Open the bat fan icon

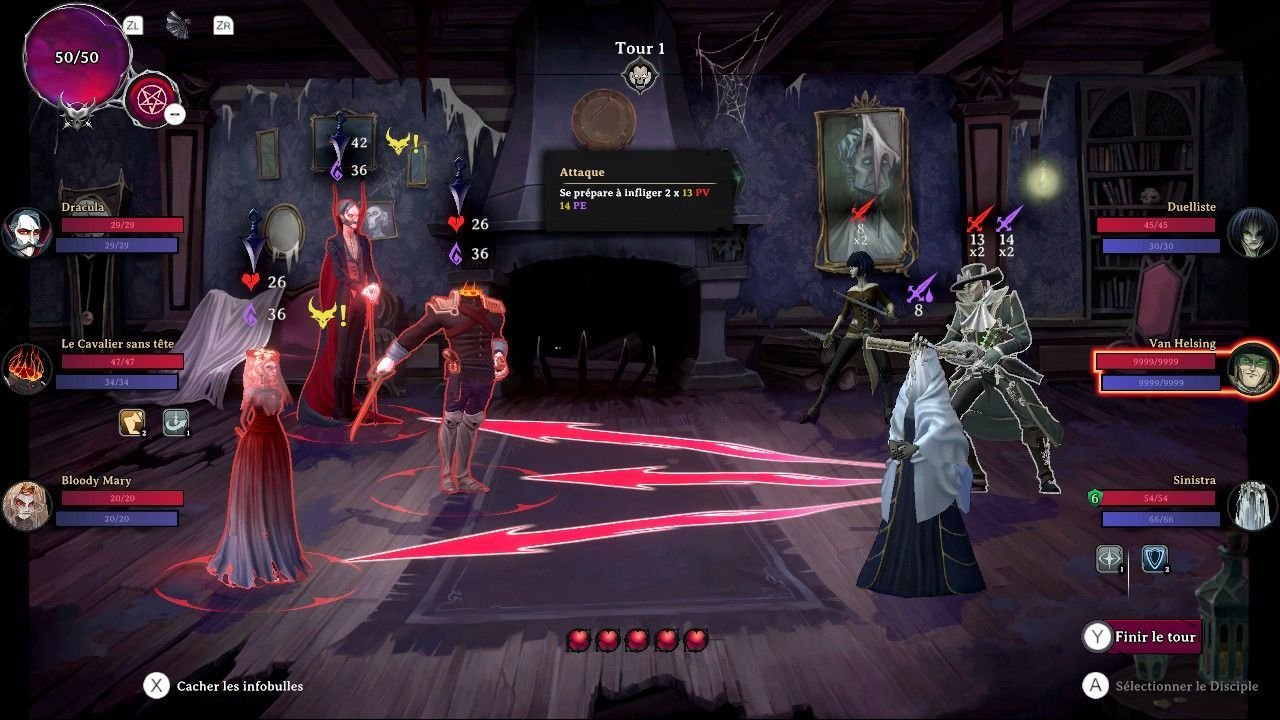pyautogui.click(x=180, y=25)
